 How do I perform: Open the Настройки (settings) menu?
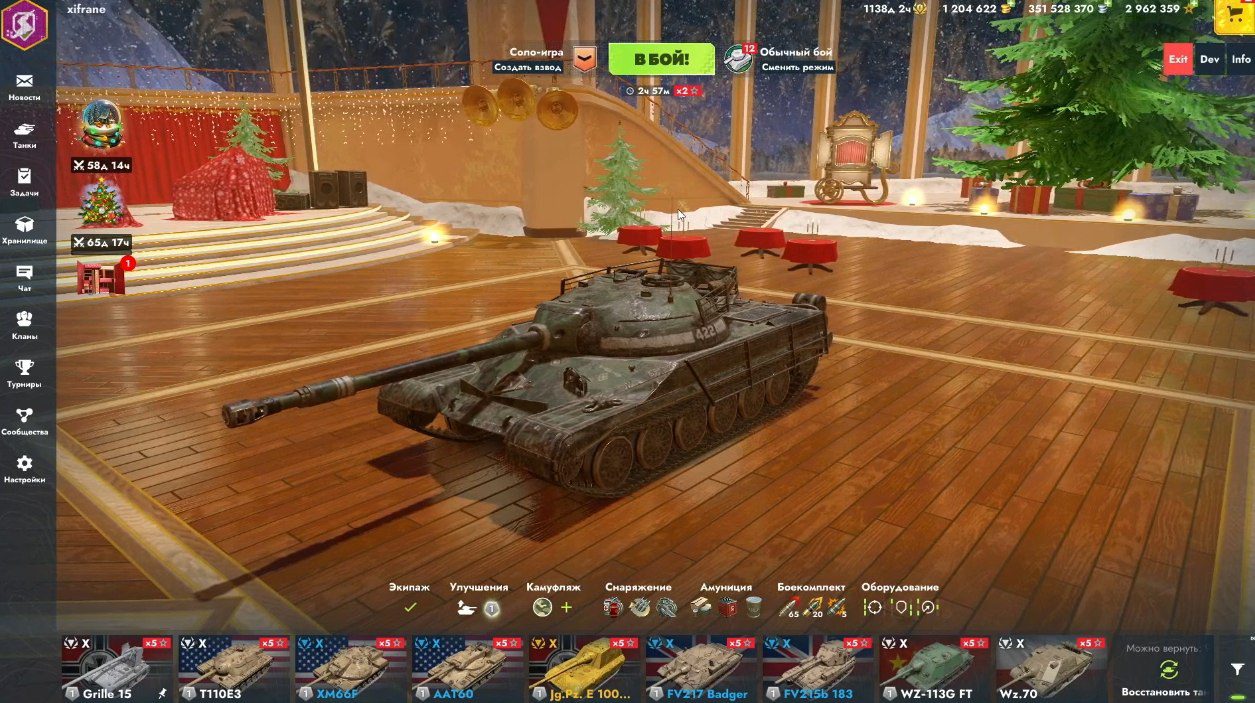pyautogui.click(x=24, y=469)
